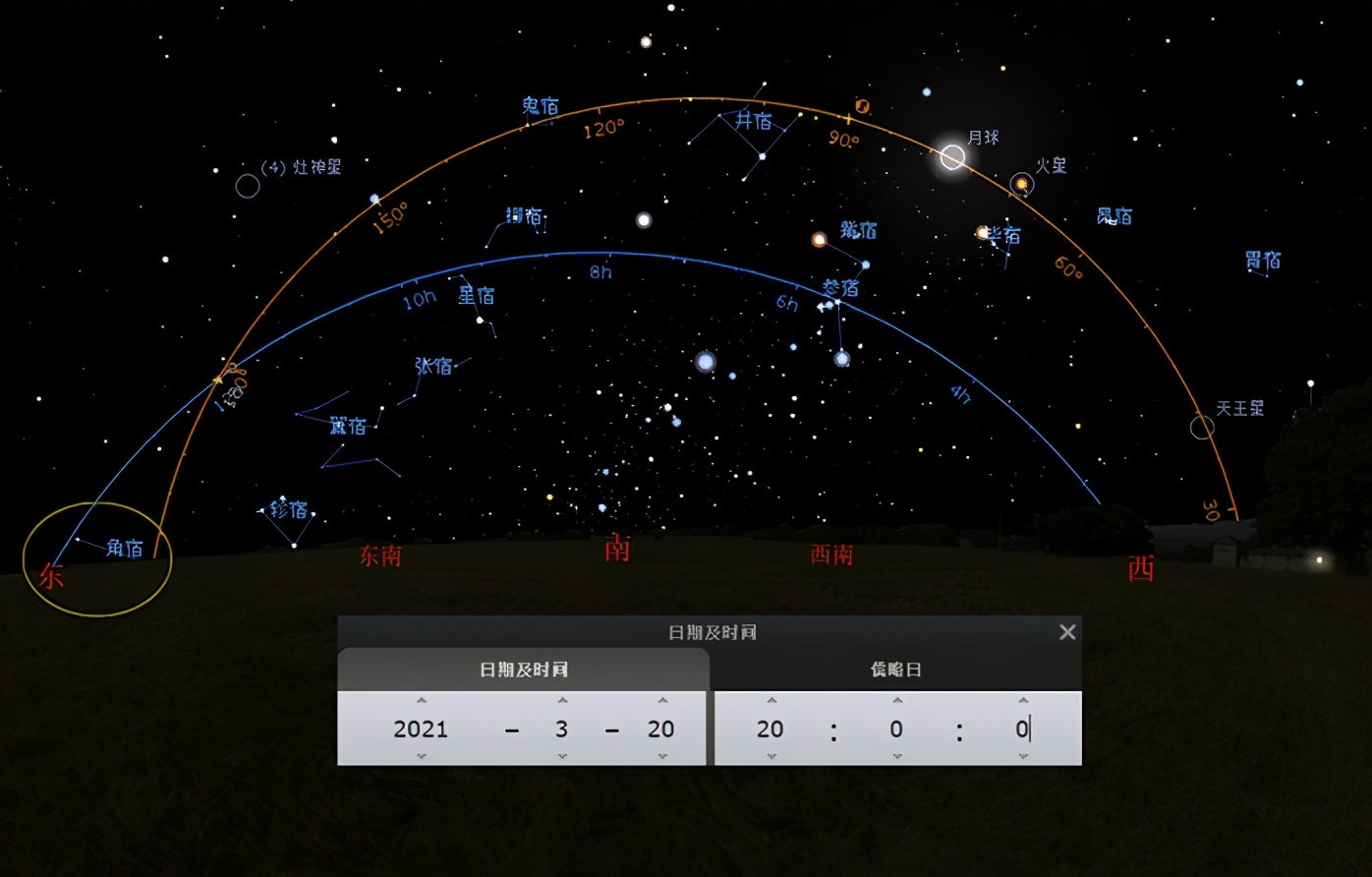Decrease the seconds with the down arrow
Image resolution: width=1372 pixels, height=877 pixels.
point(1023,756)
